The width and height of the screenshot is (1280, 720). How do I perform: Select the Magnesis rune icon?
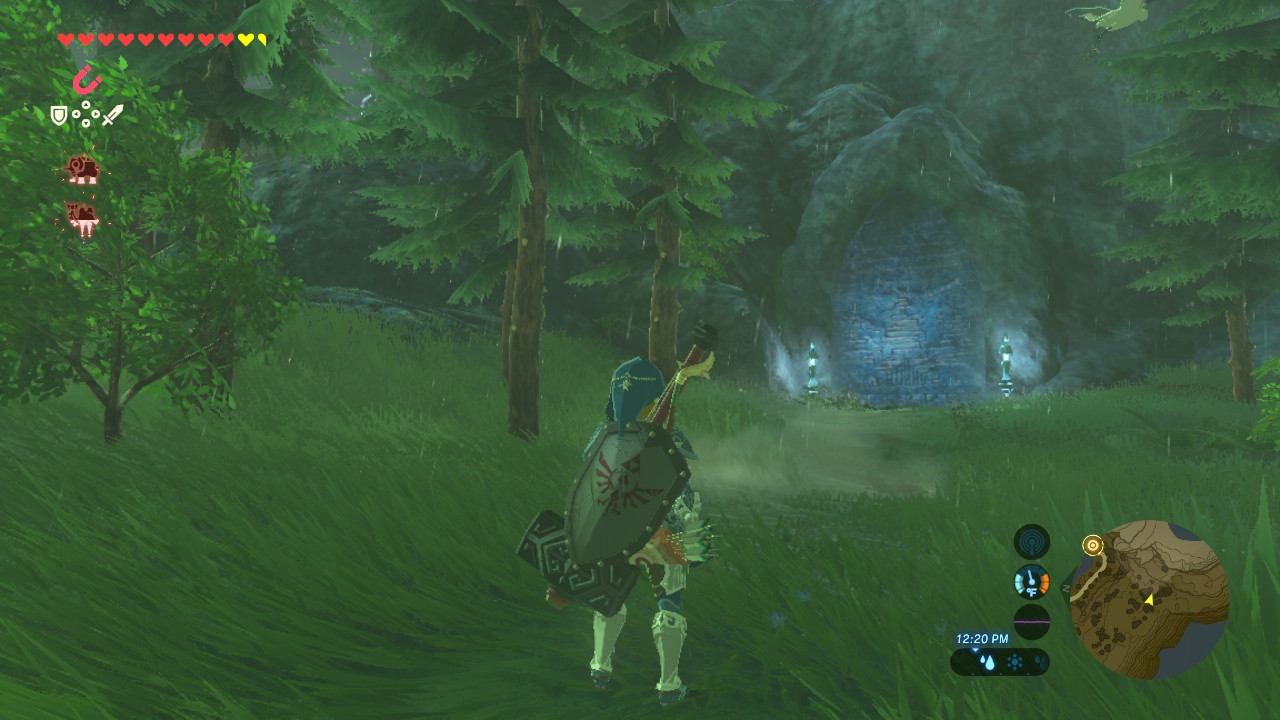pyautogui.click(x=85, y=80)
